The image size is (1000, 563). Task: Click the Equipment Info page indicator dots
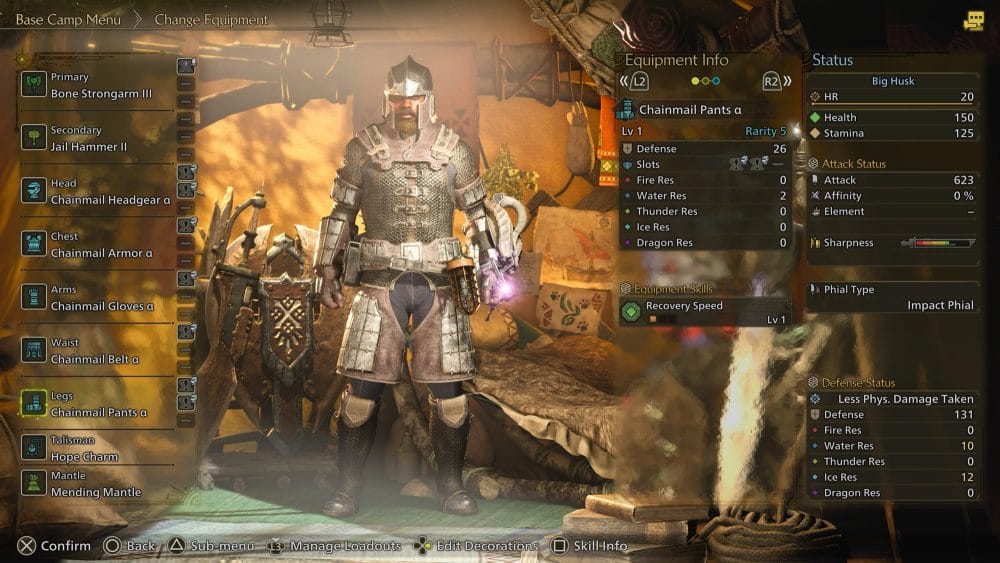click(707, 81)
